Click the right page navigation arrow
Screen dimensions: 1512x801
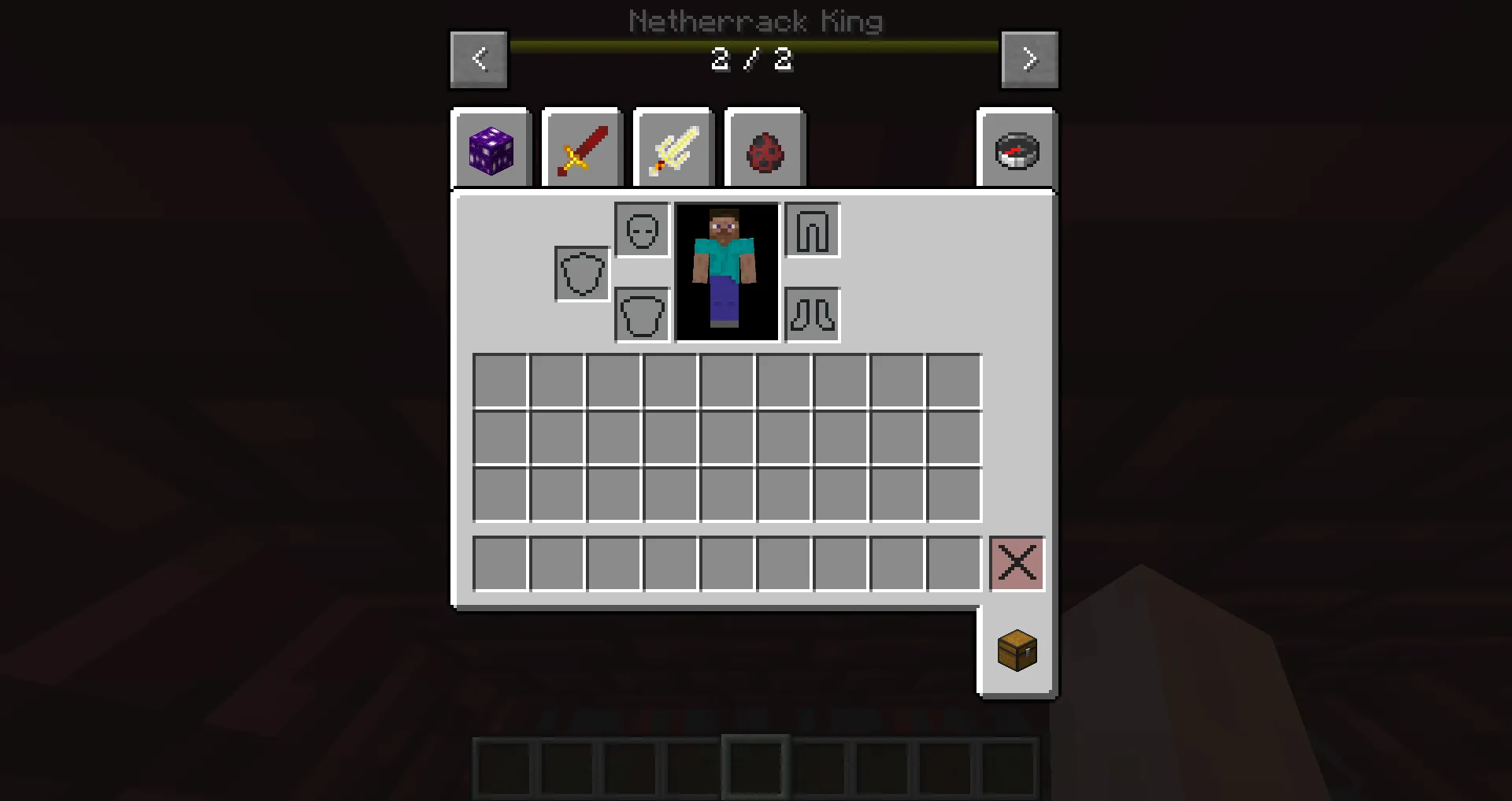[1029, 59]
